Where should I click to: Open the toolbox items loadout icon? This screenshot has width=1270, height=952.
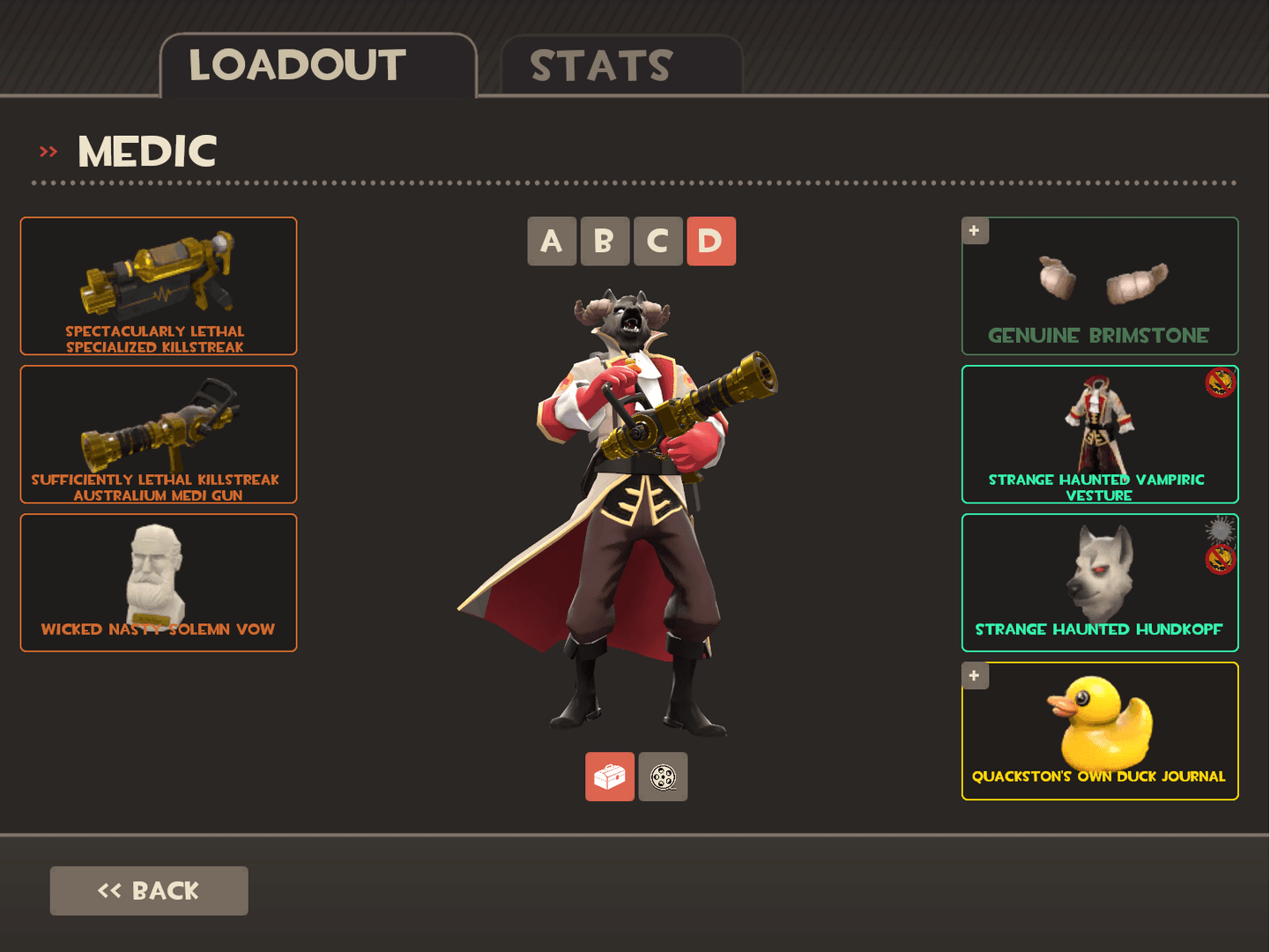(609, 776)
